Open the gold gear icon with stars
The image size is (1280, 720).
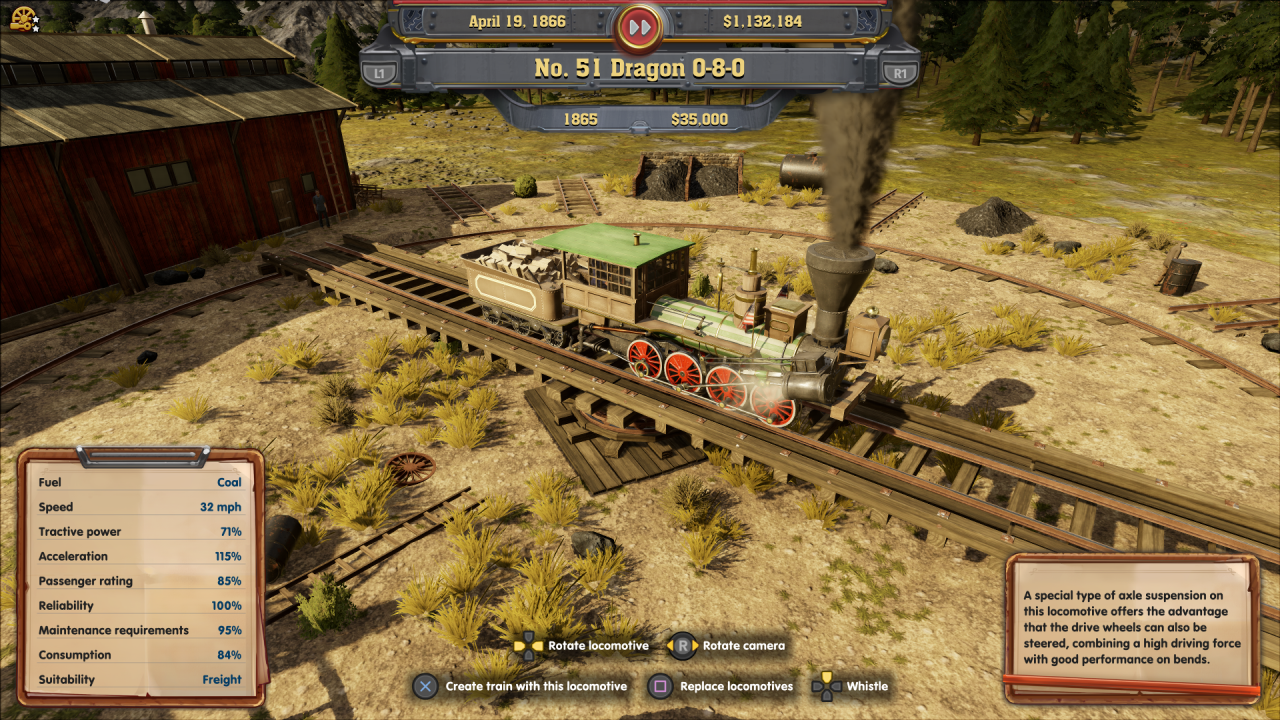[x=23, y=17]
